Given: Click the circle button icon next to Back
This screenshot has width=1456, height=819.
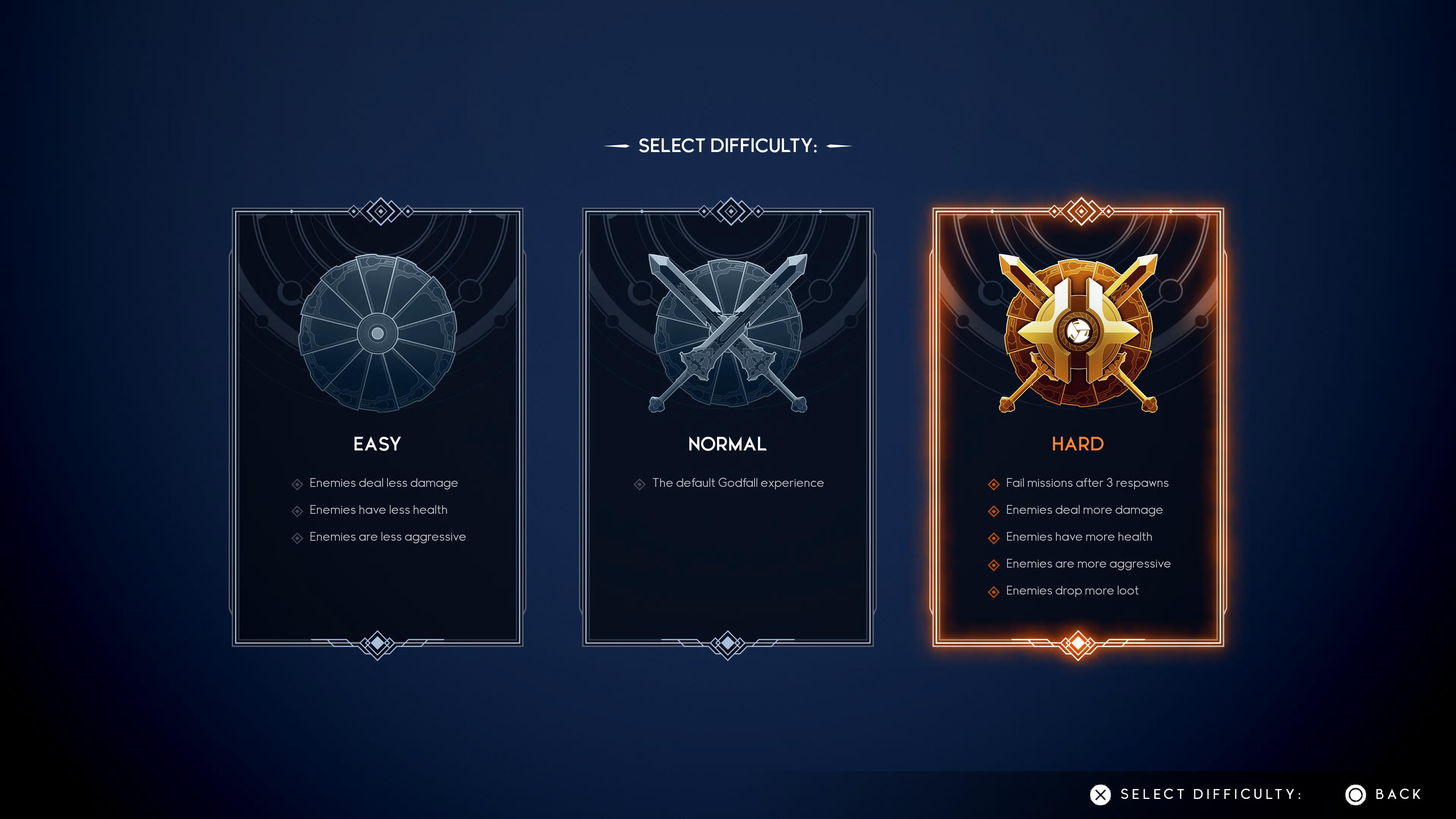Looking at the screenshot, I should pyautogui.click(x=1356, y=794).
